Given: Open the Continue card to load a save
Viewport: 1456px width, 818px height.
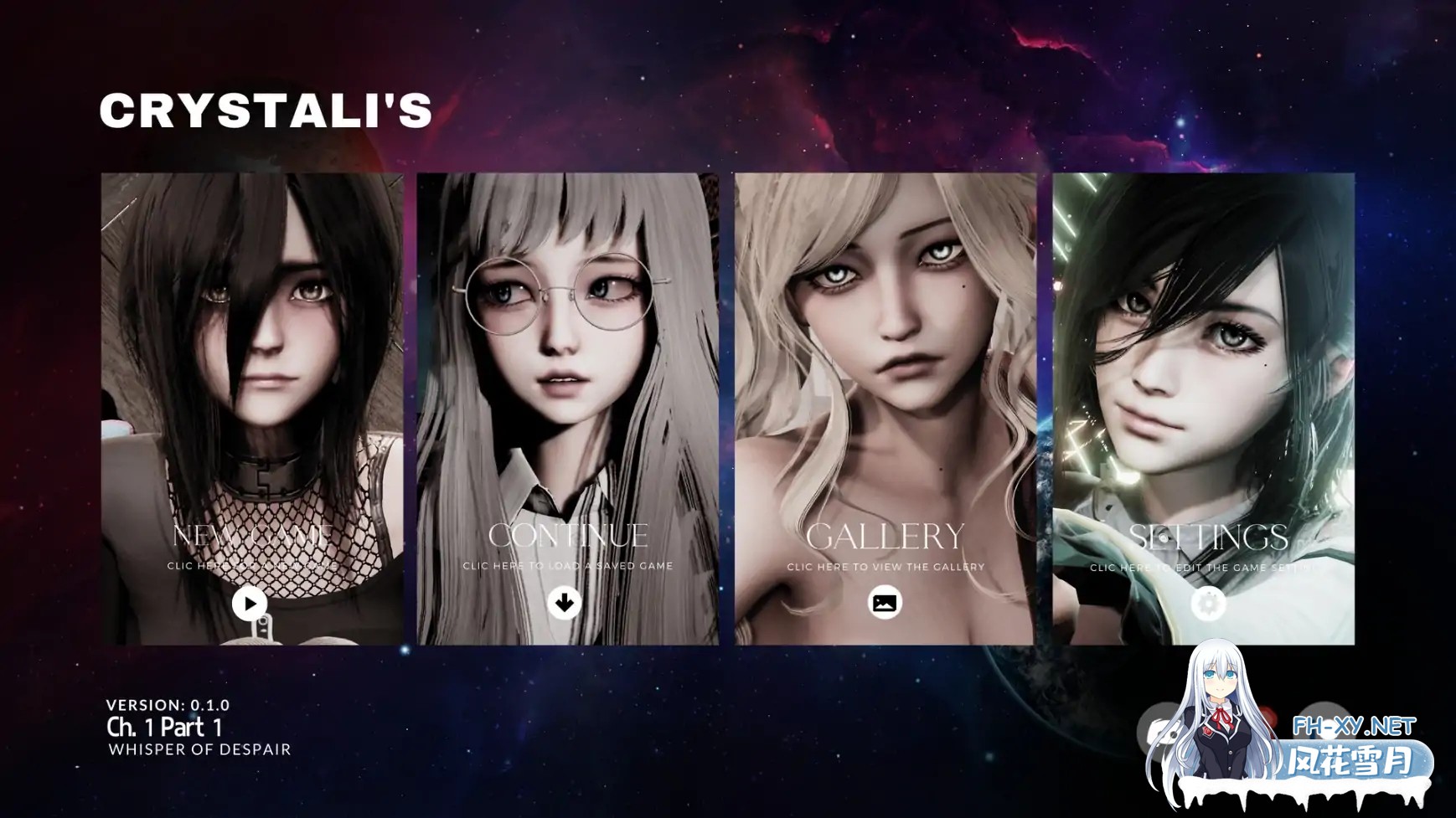Looking at the screenshot, I should pyautogui.click(x=567, y=536).
